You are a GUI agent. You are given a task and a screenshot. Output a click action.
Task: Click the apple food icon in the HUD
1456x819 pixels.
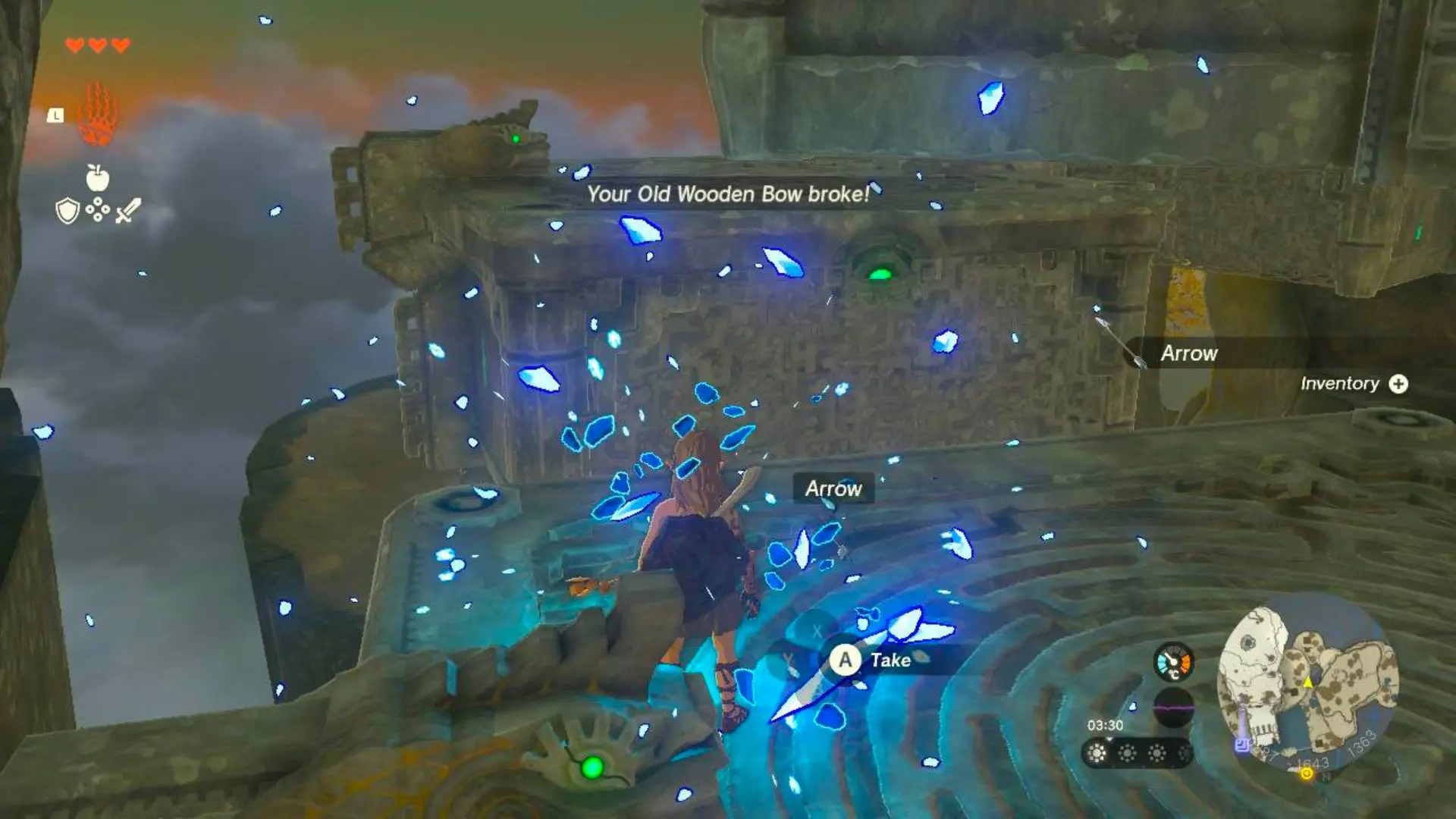coord(97,177)
